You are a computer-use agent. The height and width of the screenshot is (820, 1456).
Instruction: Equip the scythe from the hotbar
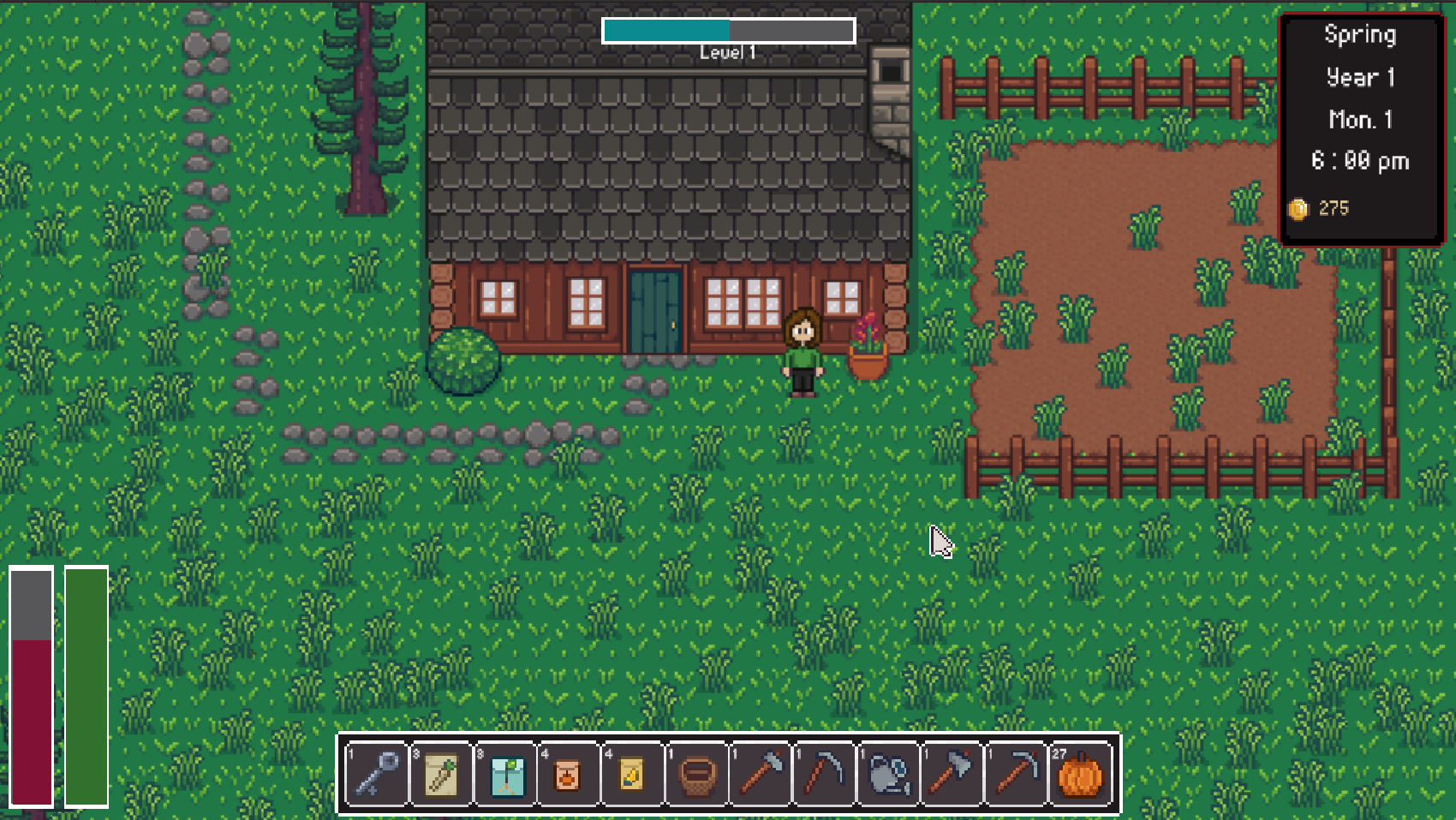tap(825, 775)
